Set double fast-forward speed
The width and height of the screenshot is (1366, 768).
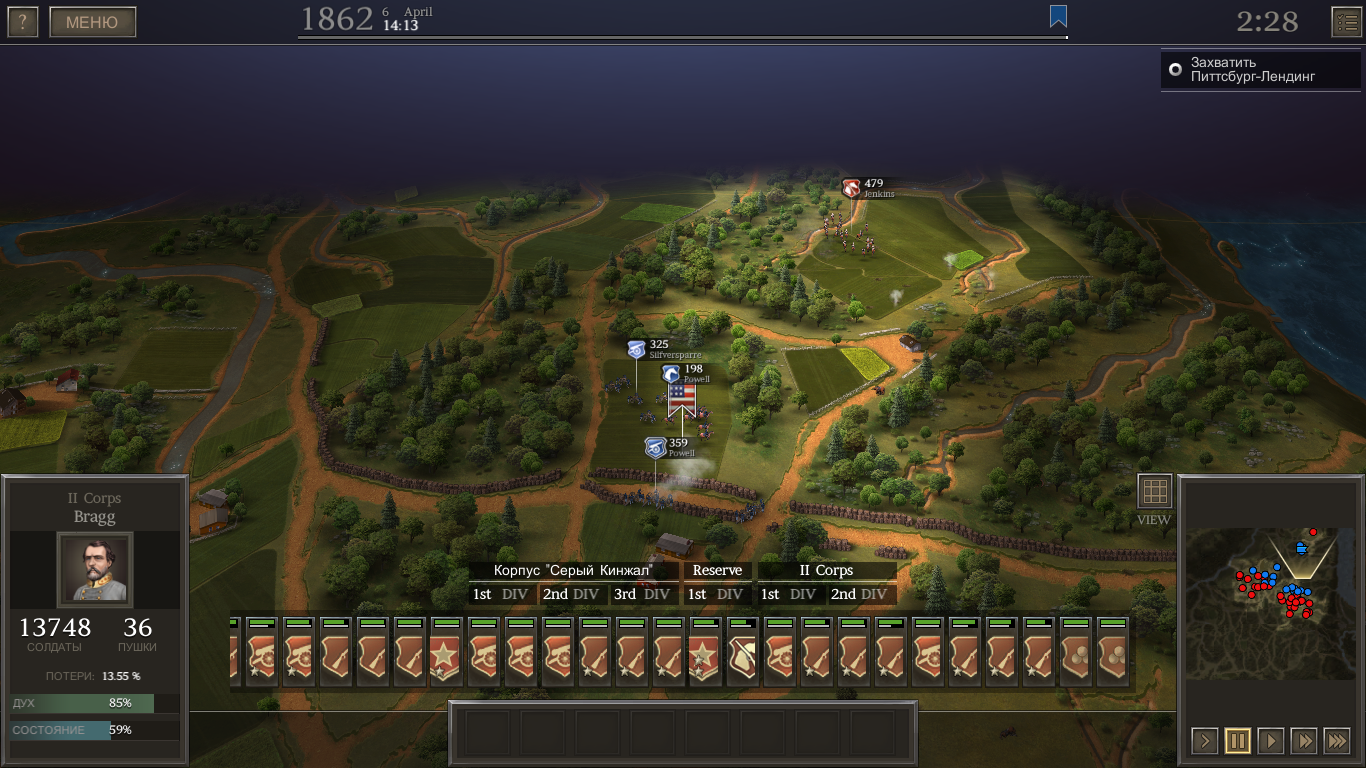click(x=1304, y=741)
